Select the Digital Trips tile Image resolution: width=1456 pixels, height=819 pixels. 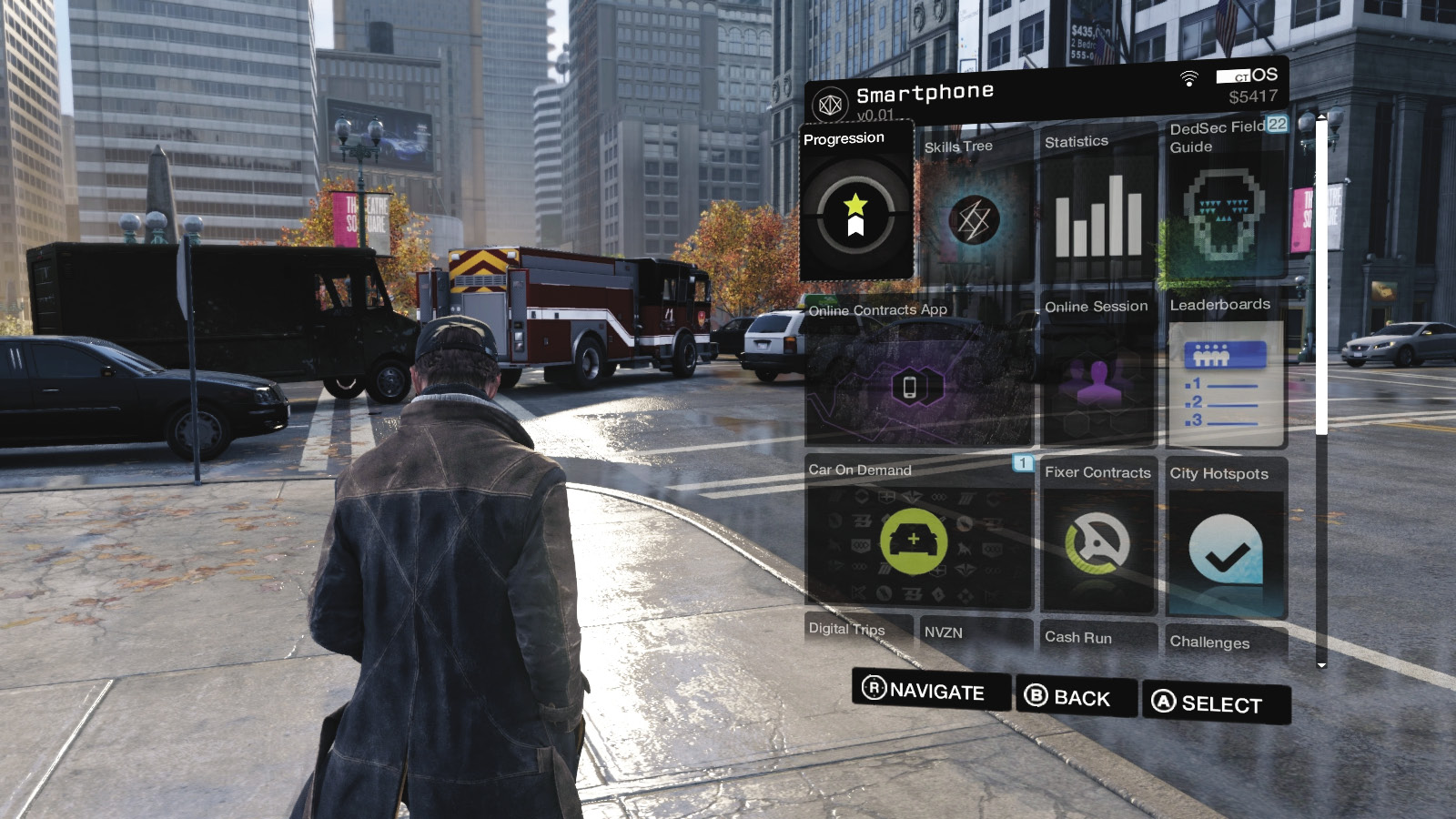pos(857,631)
